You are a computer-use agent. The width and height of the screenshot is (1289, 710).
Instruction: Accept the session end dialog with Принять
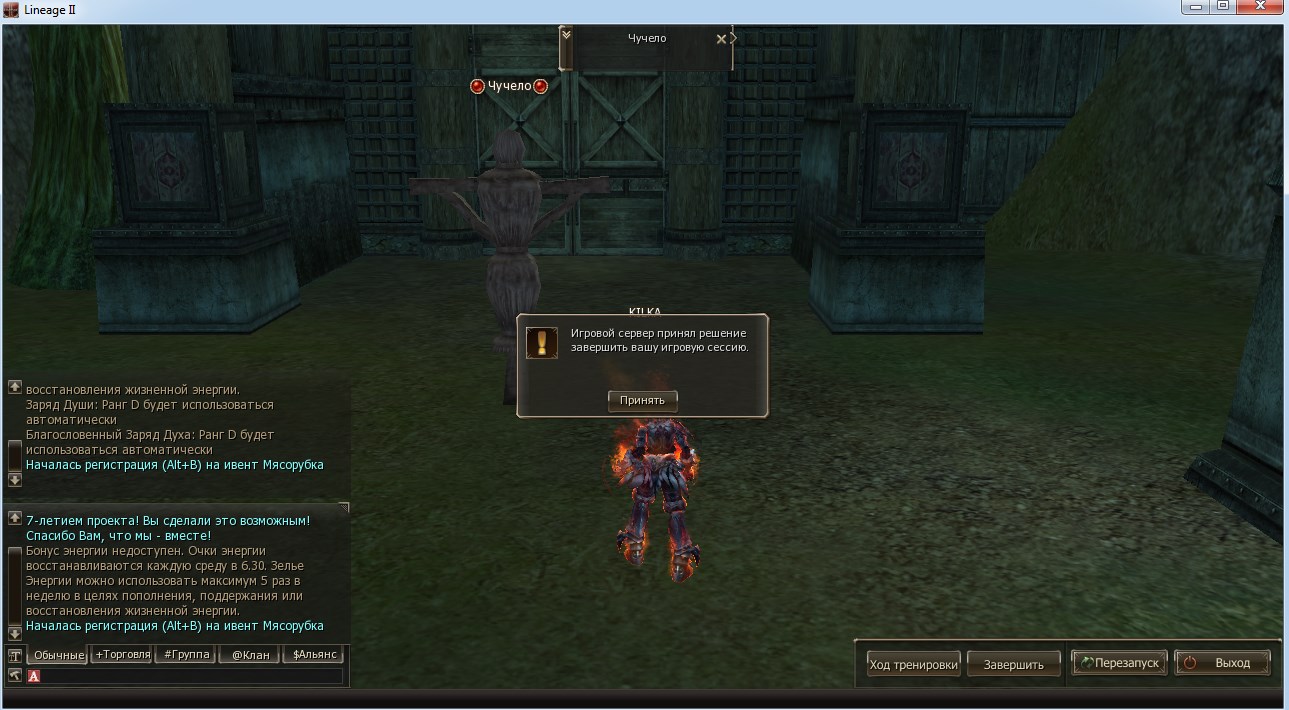642,400
